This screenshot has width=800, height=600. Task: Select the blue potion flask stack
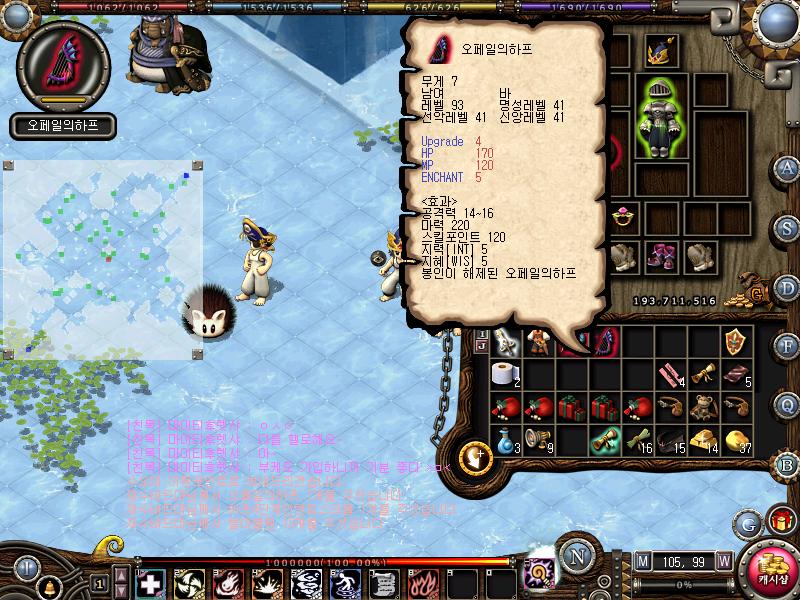tap(506, 439)
